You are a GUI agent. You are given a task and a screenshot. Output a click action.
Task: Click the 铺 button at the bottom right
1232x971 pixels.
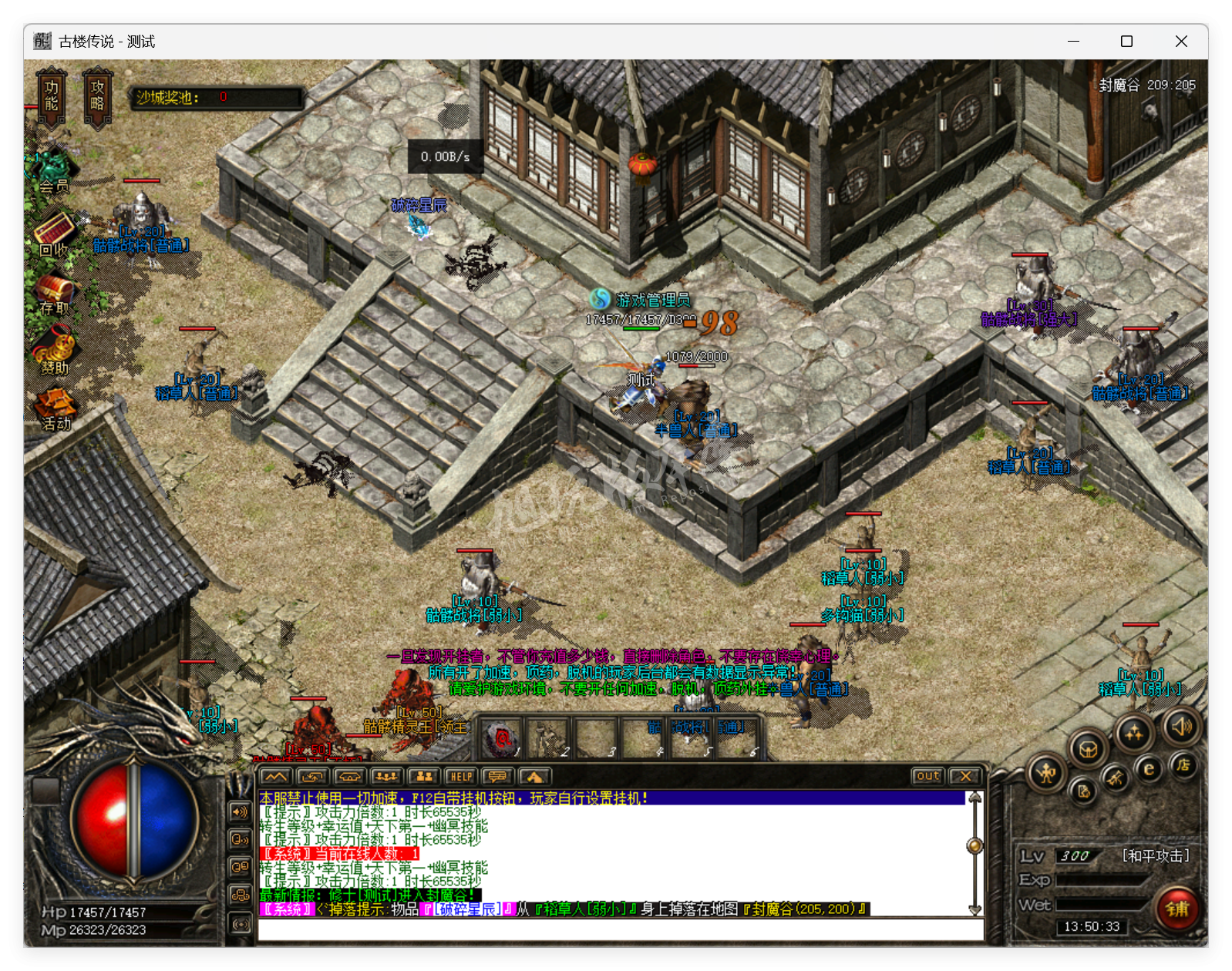pyautogui.click(x=1176, y=910)
